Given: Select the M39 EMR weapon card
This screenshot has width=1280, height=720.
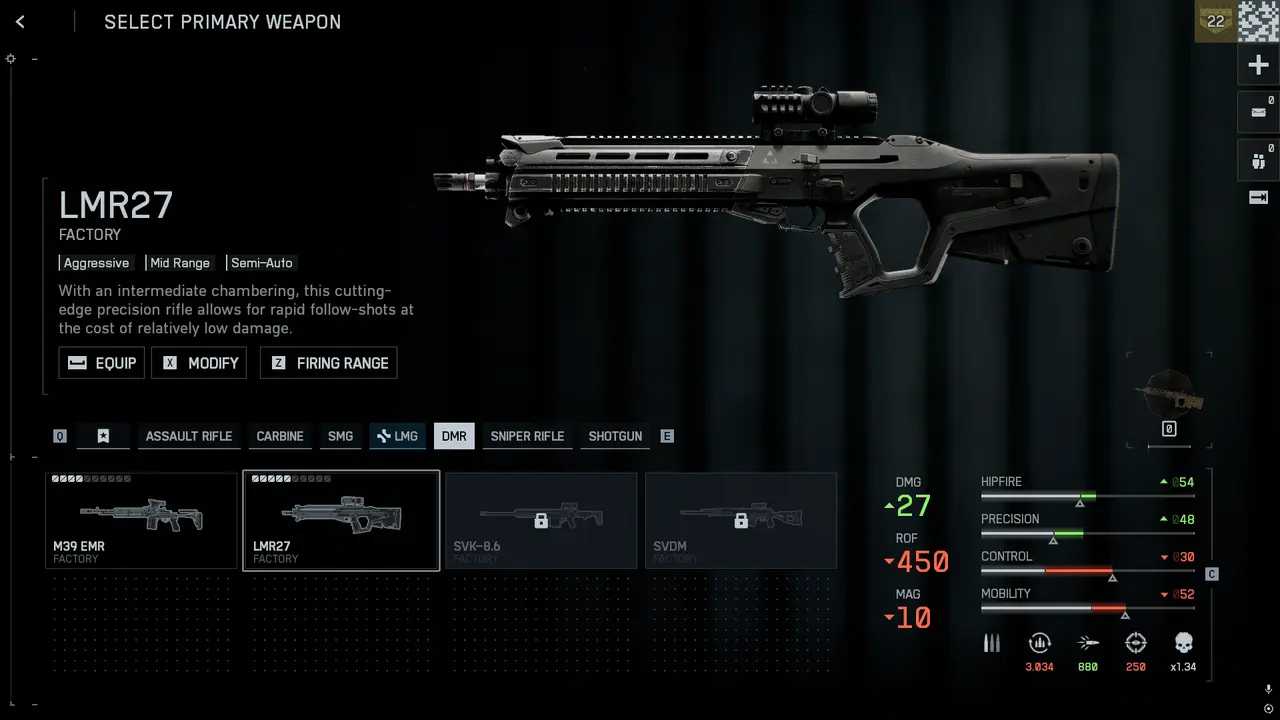Looking at the screenshot, I should (141, 520).
